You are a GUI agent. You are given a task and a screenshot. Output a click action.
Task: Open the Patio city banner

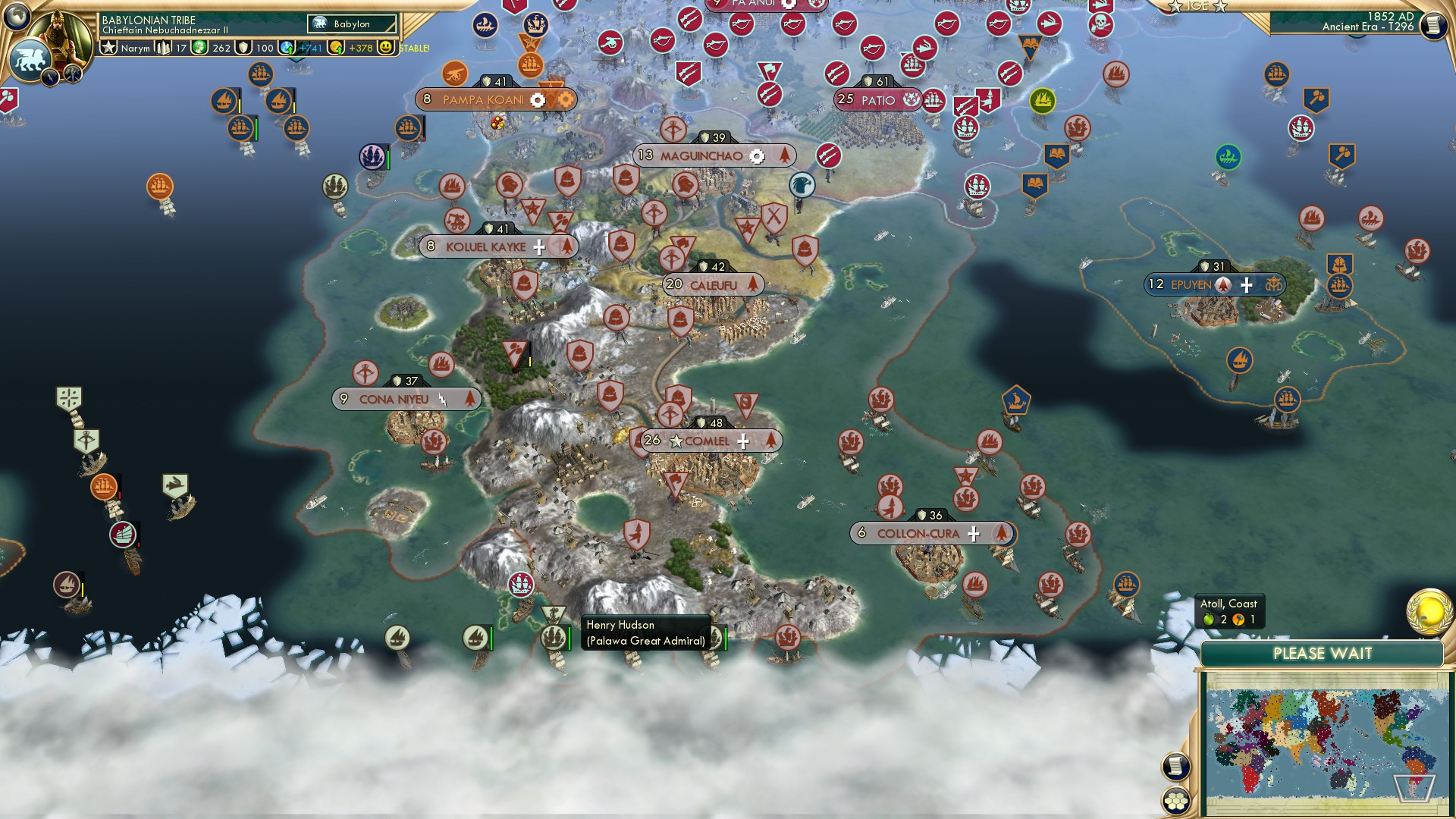click(x=876, y=99)
